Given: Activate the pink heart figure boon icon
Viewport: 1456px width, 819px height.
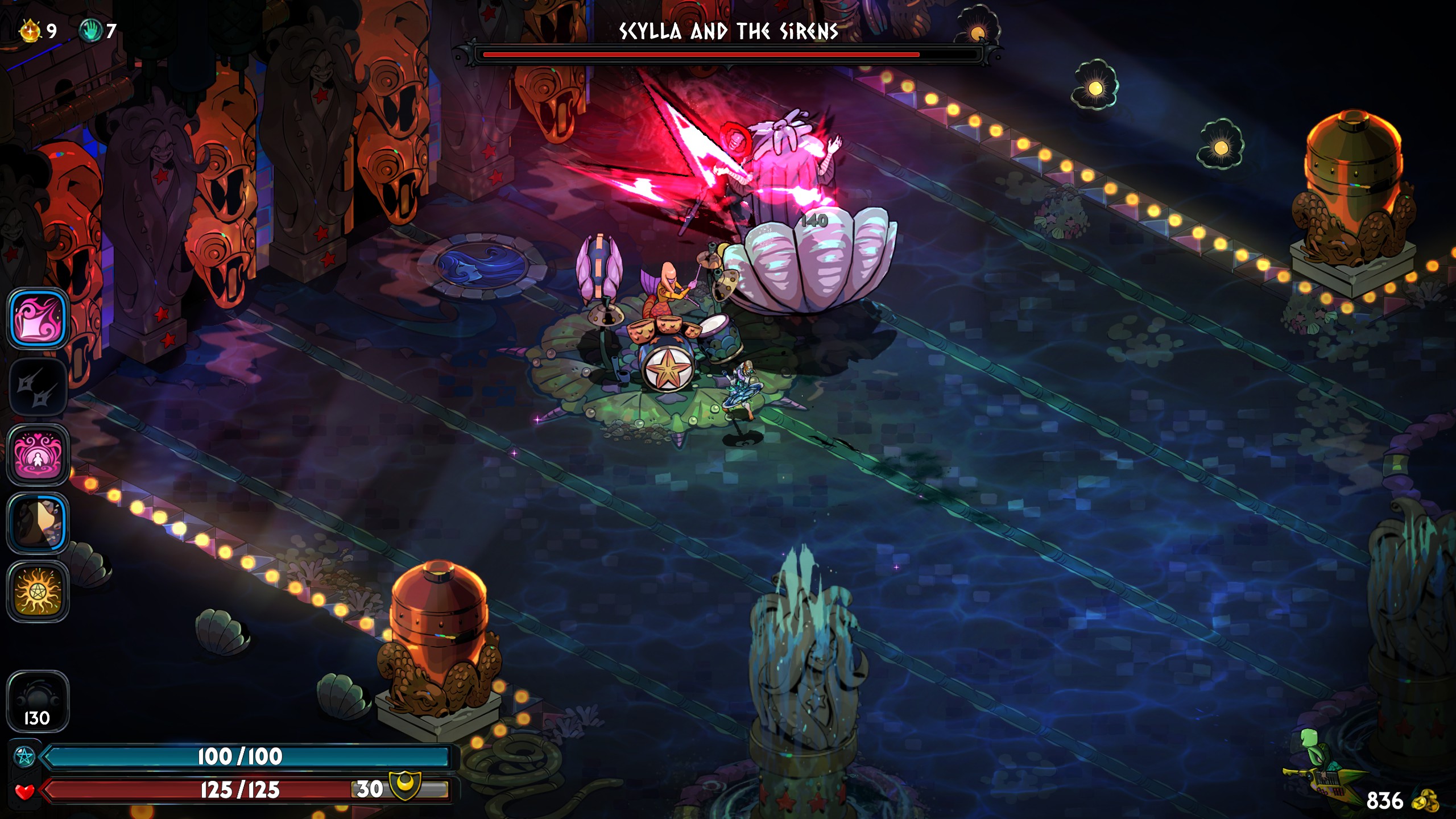Looking at the screenshot, I should click(x=38, y=455).
